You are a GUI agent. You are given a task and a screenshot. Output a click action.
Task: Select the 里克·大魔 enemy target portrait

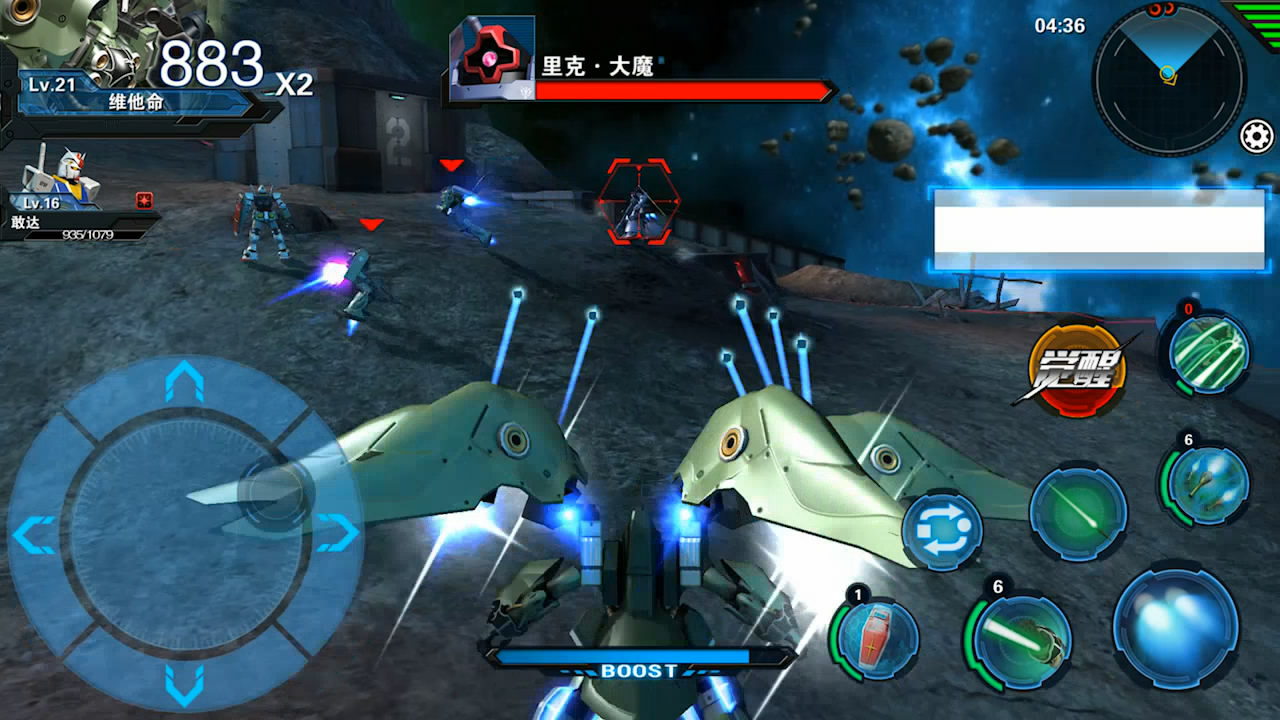pyautogui.click(x=492, y=59)
